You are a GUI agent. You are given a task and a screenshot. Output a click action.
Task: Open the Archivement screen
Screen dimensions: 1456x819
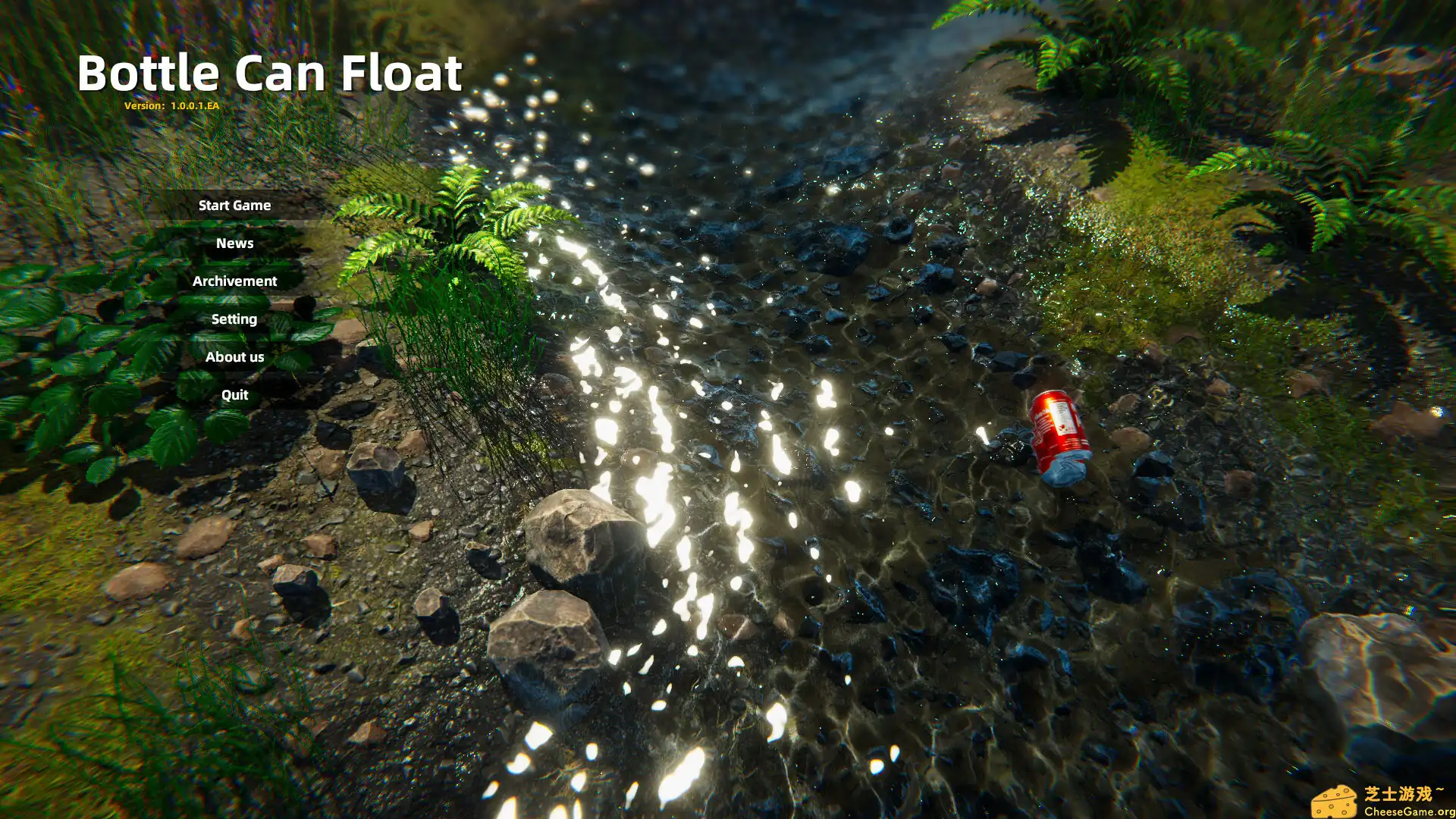click(x=234, y=281)
